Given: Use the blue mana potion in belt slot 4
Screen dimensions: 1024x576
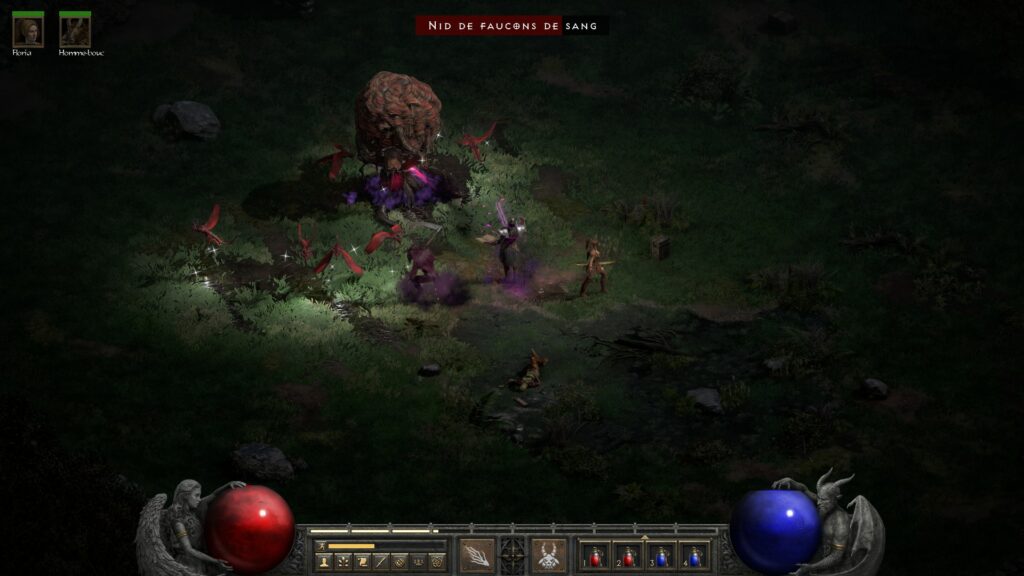Looking at the screenshot, I should [x=694, y=556].
